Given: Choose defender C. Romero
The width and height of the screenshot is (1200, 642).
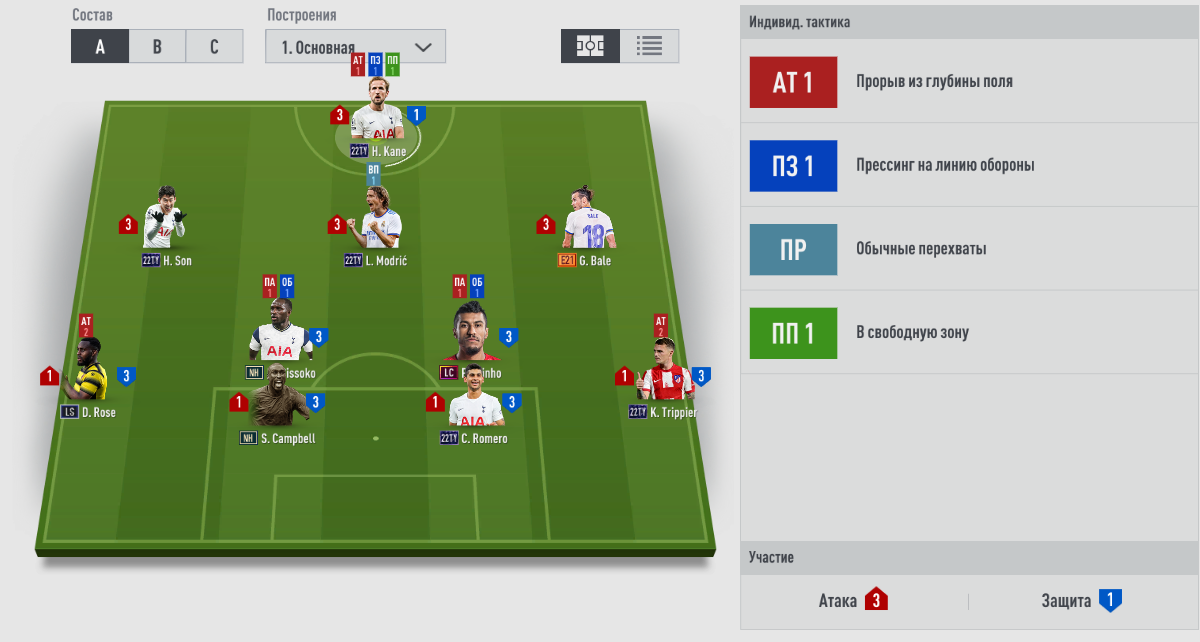Looking at the screenshot, I should pyautogui.click(x=474, y=407).
